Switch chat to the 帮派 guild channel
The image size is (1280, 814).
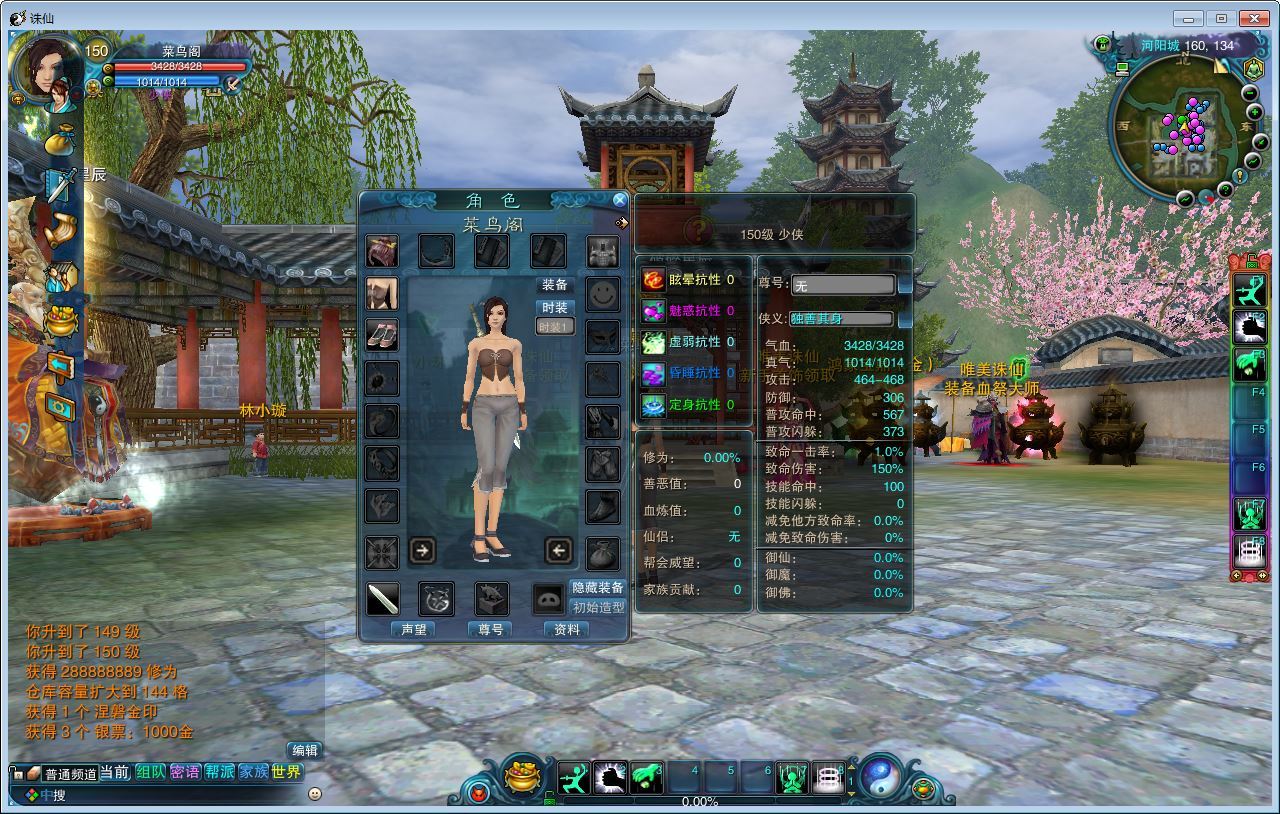219,772
